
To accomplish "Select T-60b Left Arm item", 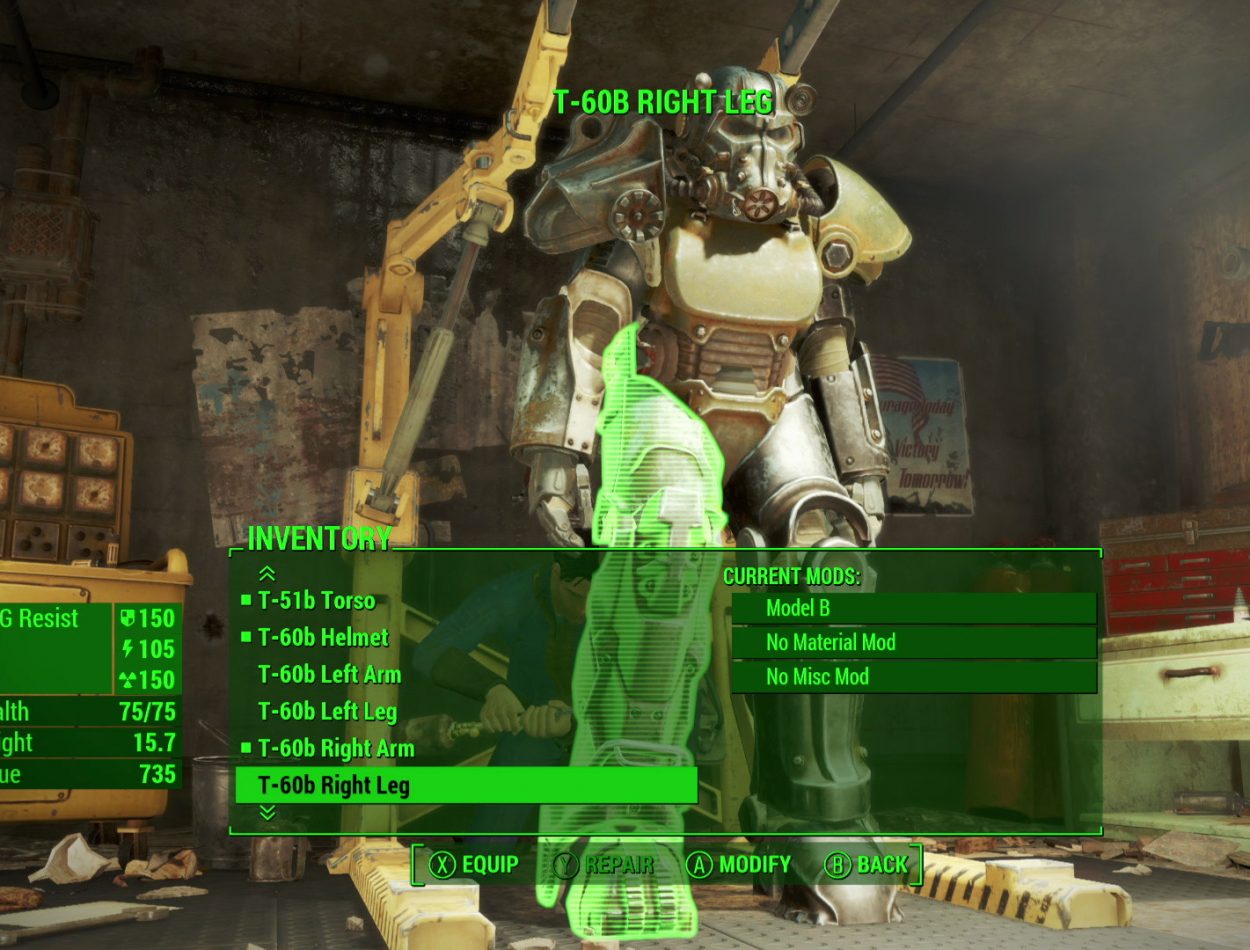I will [x=329, y=675].
